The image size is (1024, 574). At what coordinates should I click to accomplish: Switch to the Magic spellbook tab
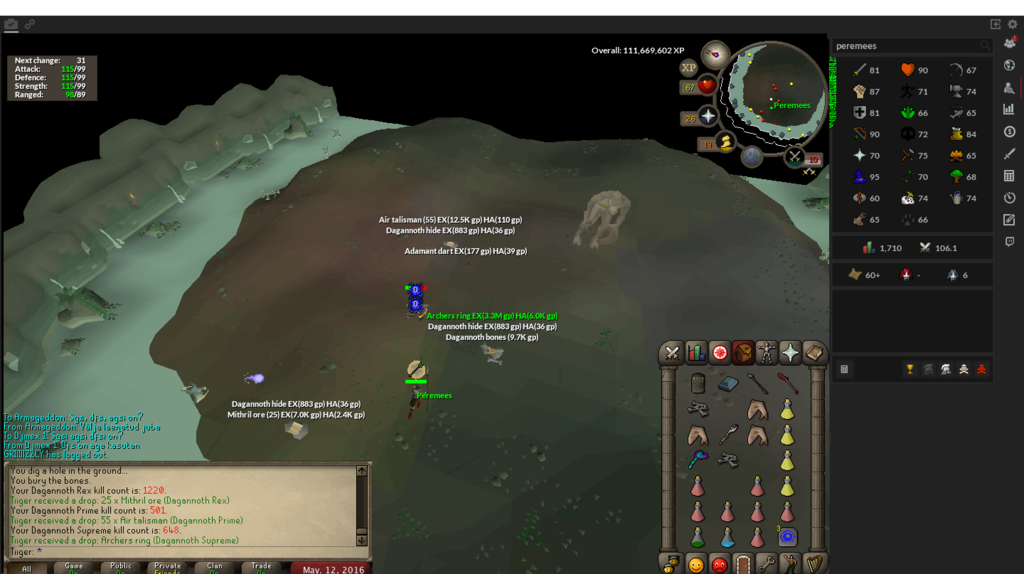pyautogui.click(x=814, y=353)
